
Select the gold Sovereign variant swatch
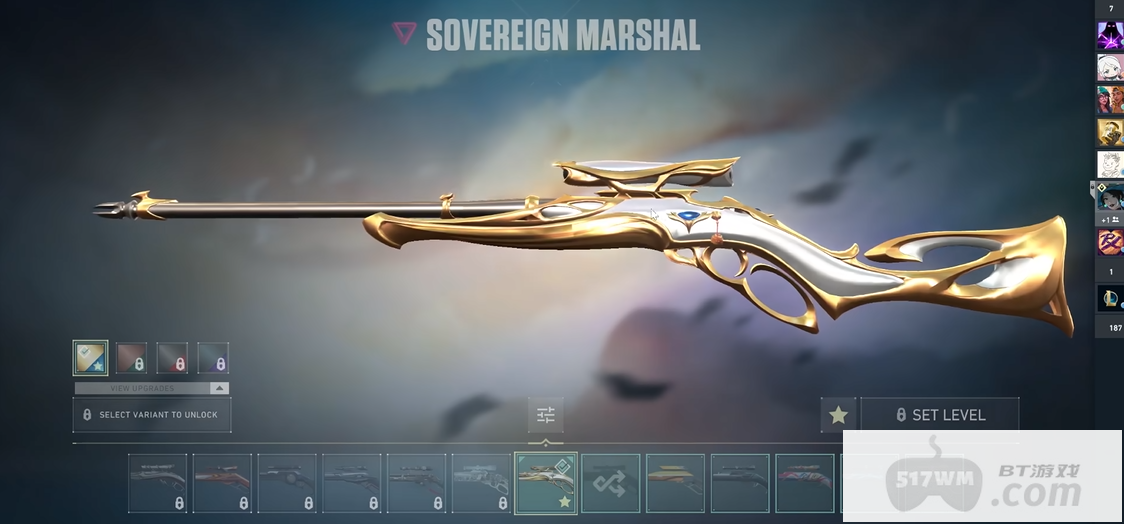pyautogui.click(x=90, y=358)
